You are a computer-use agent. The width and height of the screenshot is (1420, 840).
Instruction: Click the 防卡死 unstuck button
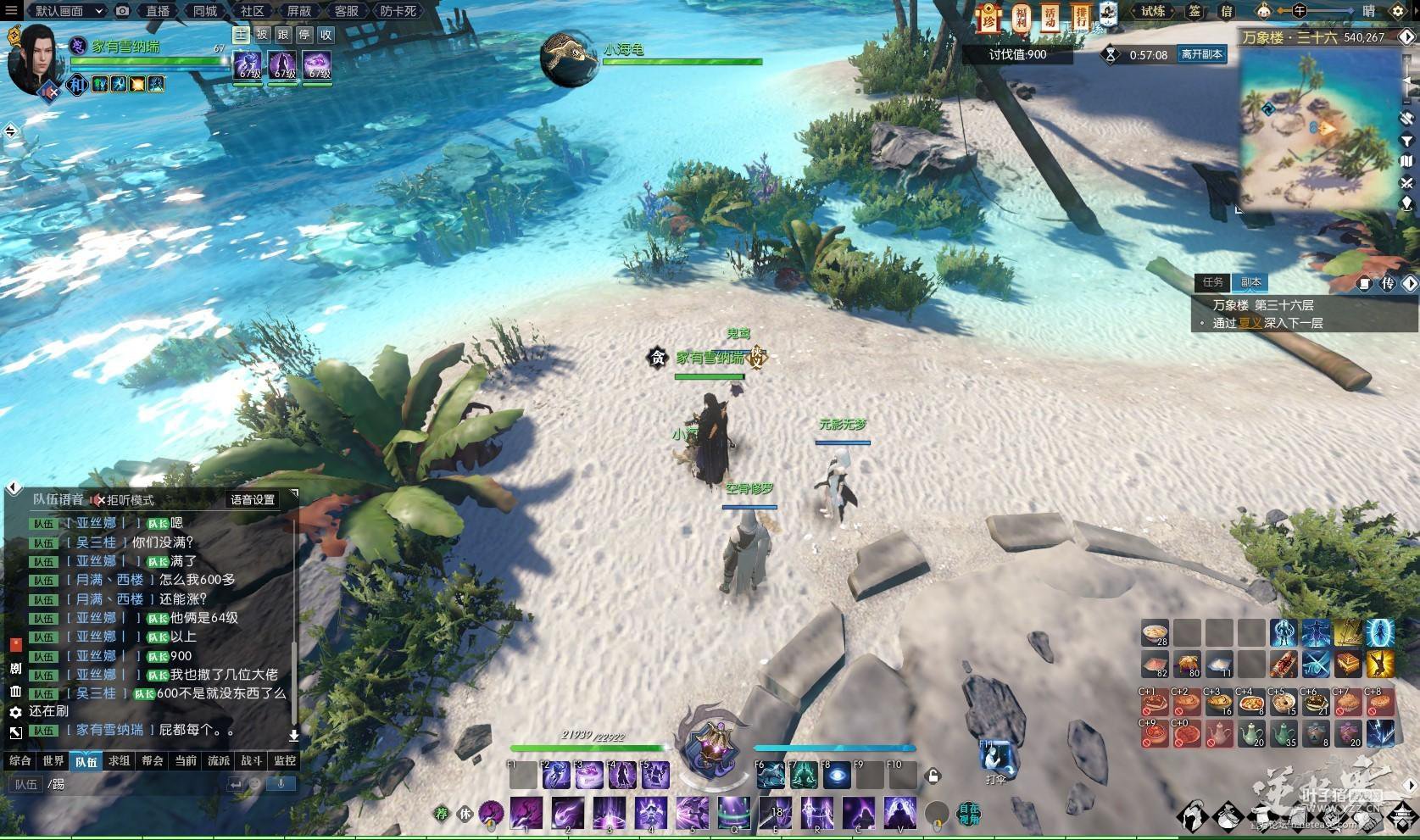[398, 11]
